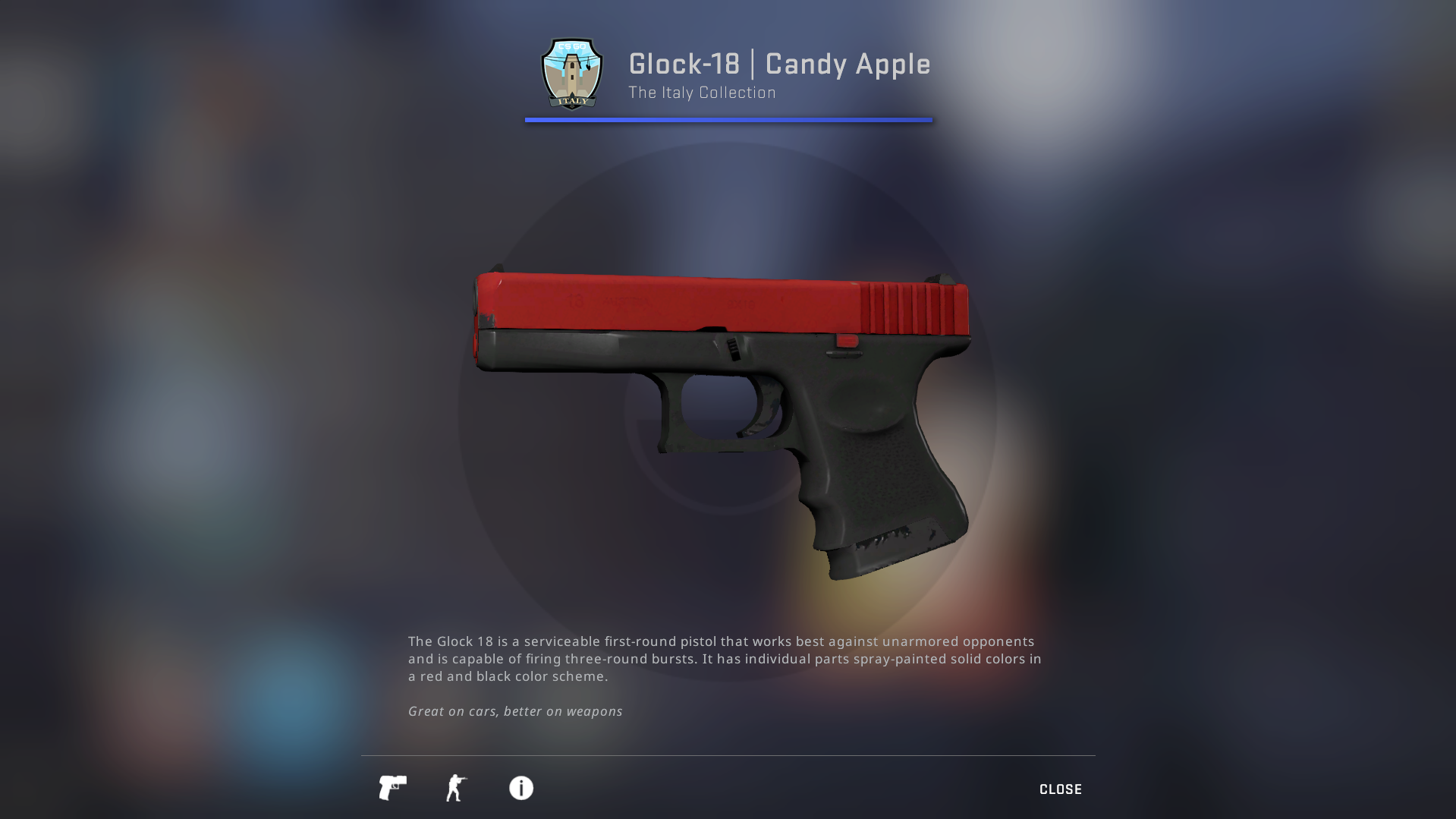Click the rotating Glock-18 3D model
The image size is (1456, 819).
coord(721,395)
